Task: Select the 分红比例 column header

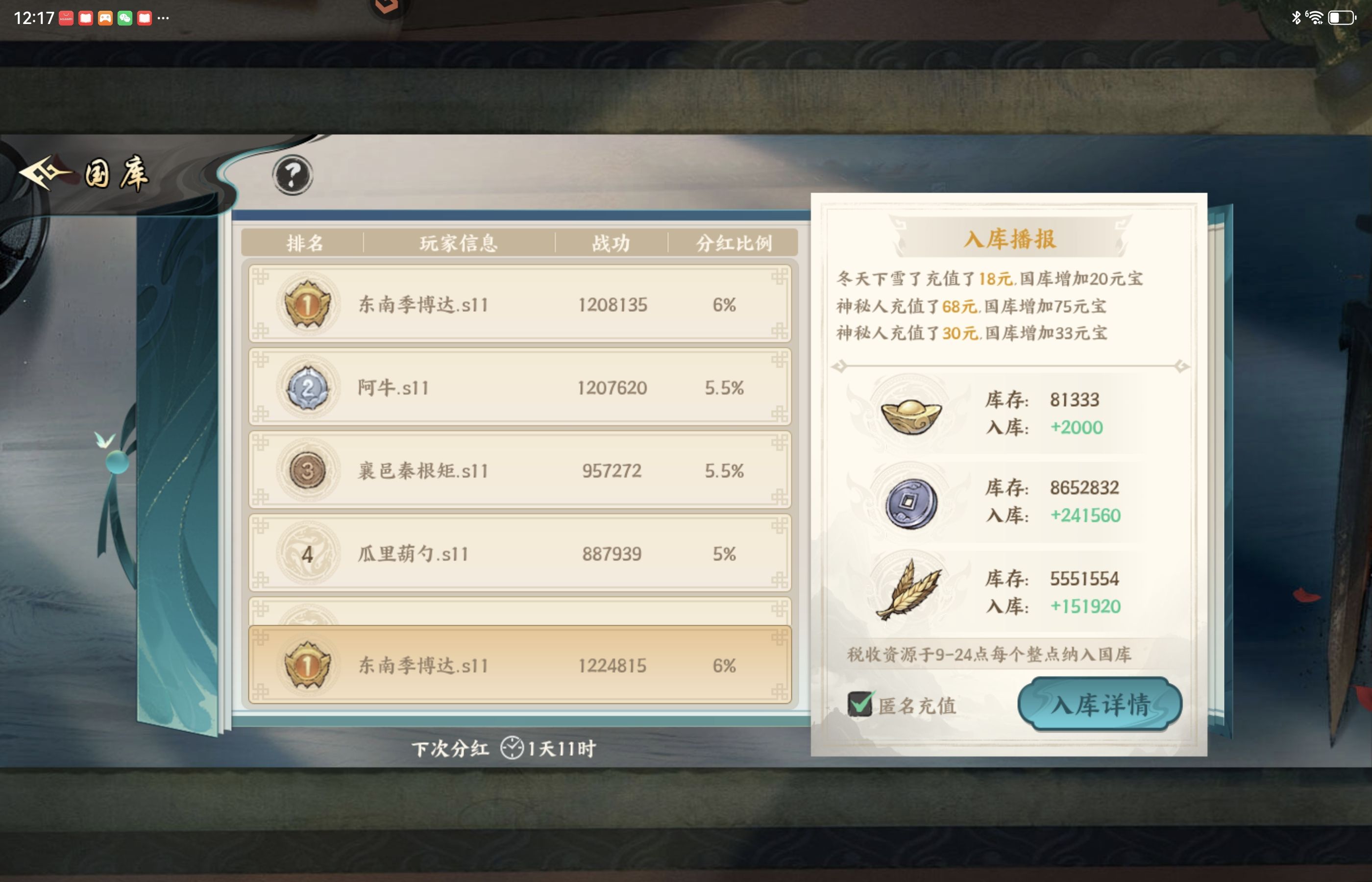Action: pos(737,244)
